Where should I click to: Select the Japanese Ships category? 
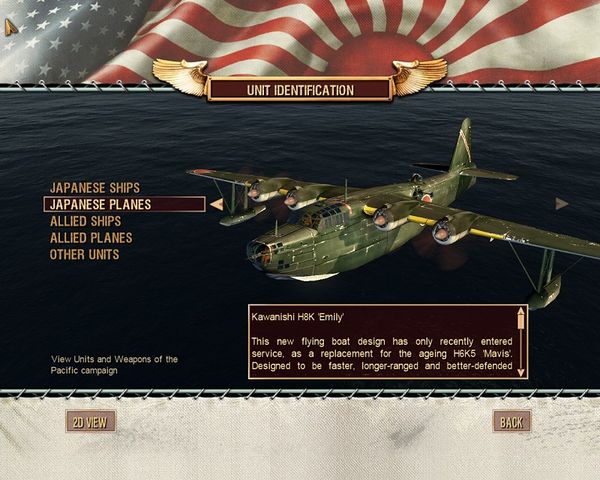tap(95, 187)
